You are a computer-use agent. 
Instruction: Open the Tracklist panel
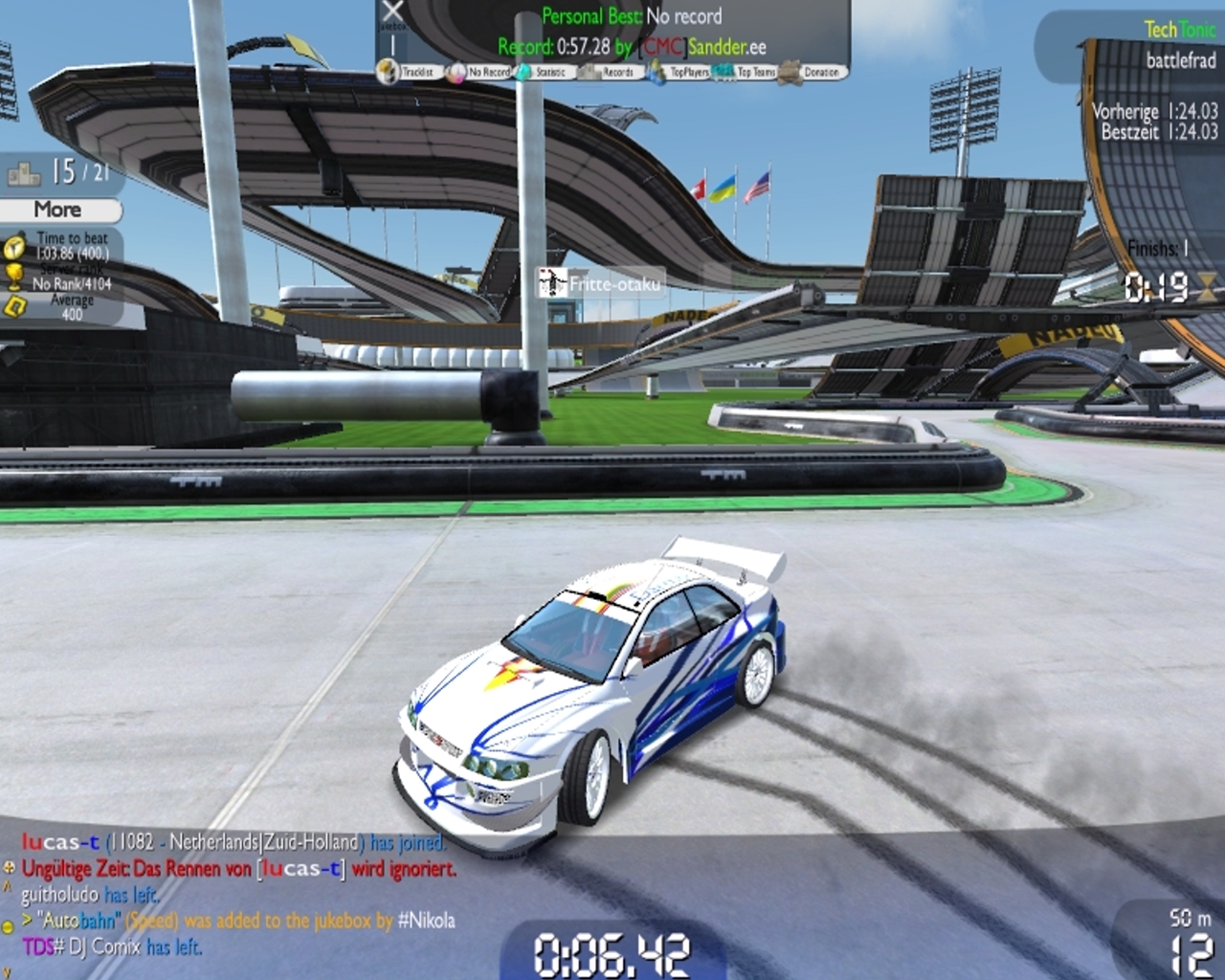click(407, 72)
